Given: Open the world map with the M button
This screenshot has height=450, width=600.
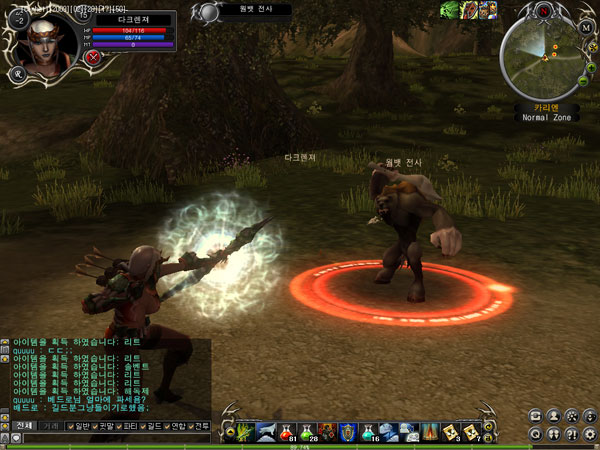Looking at the screenshot, I should click(x=587, y=28).
